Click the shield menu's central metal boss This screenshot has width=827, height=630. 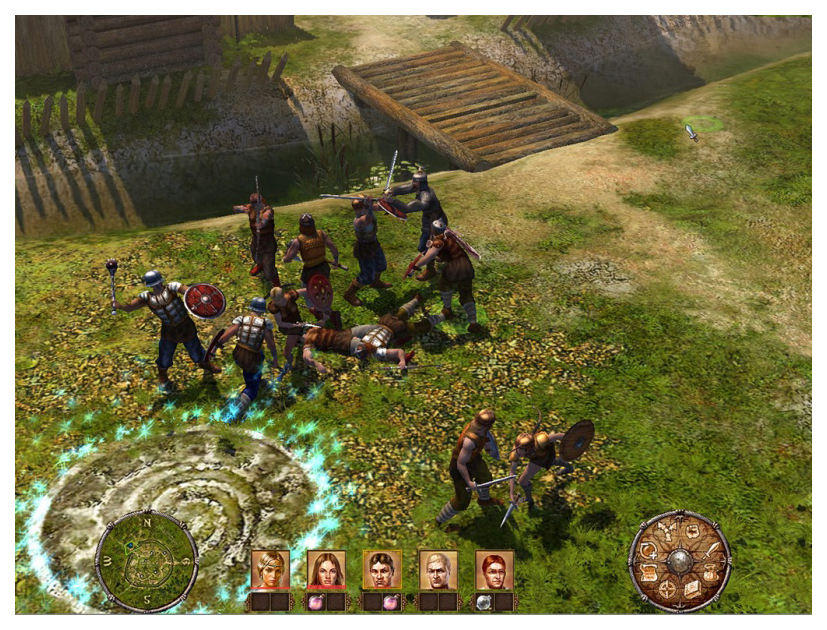[680, 561]
